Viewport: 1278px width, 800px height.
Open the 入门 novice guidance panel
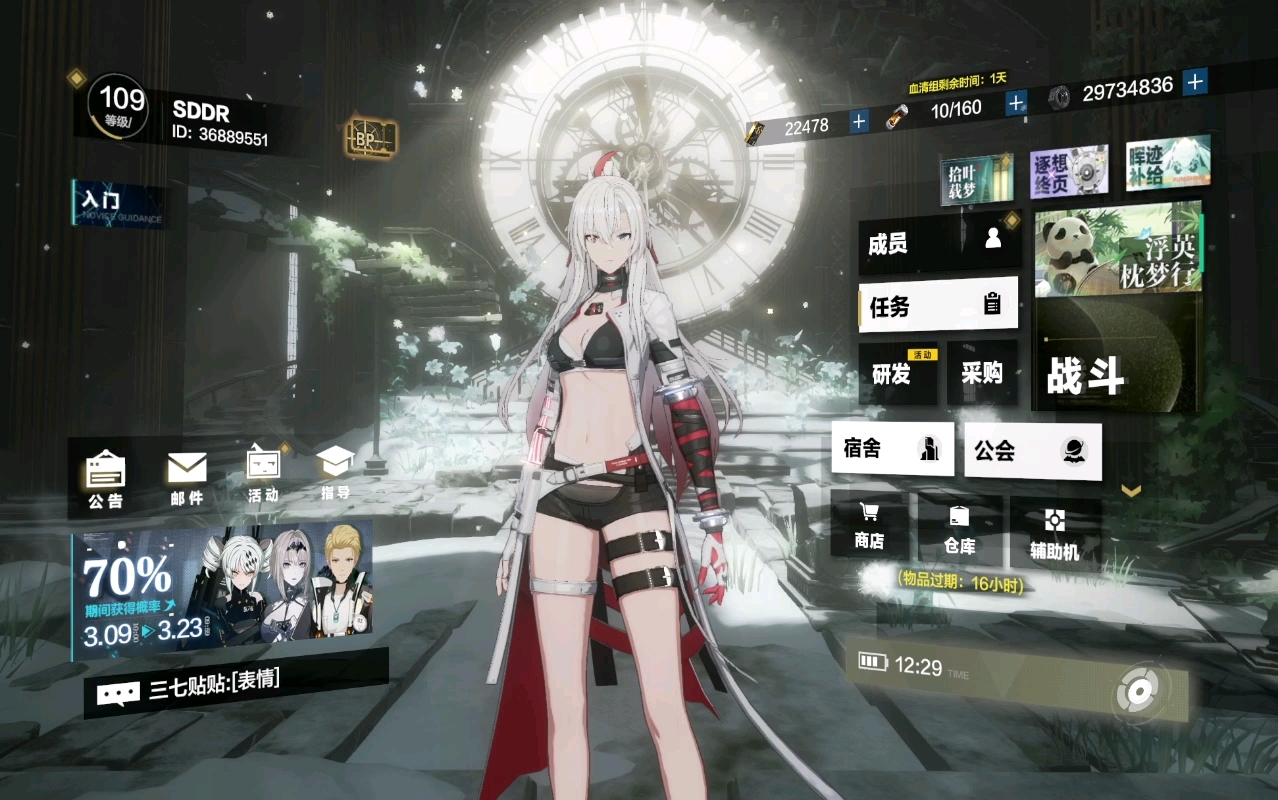pos(118,204)
